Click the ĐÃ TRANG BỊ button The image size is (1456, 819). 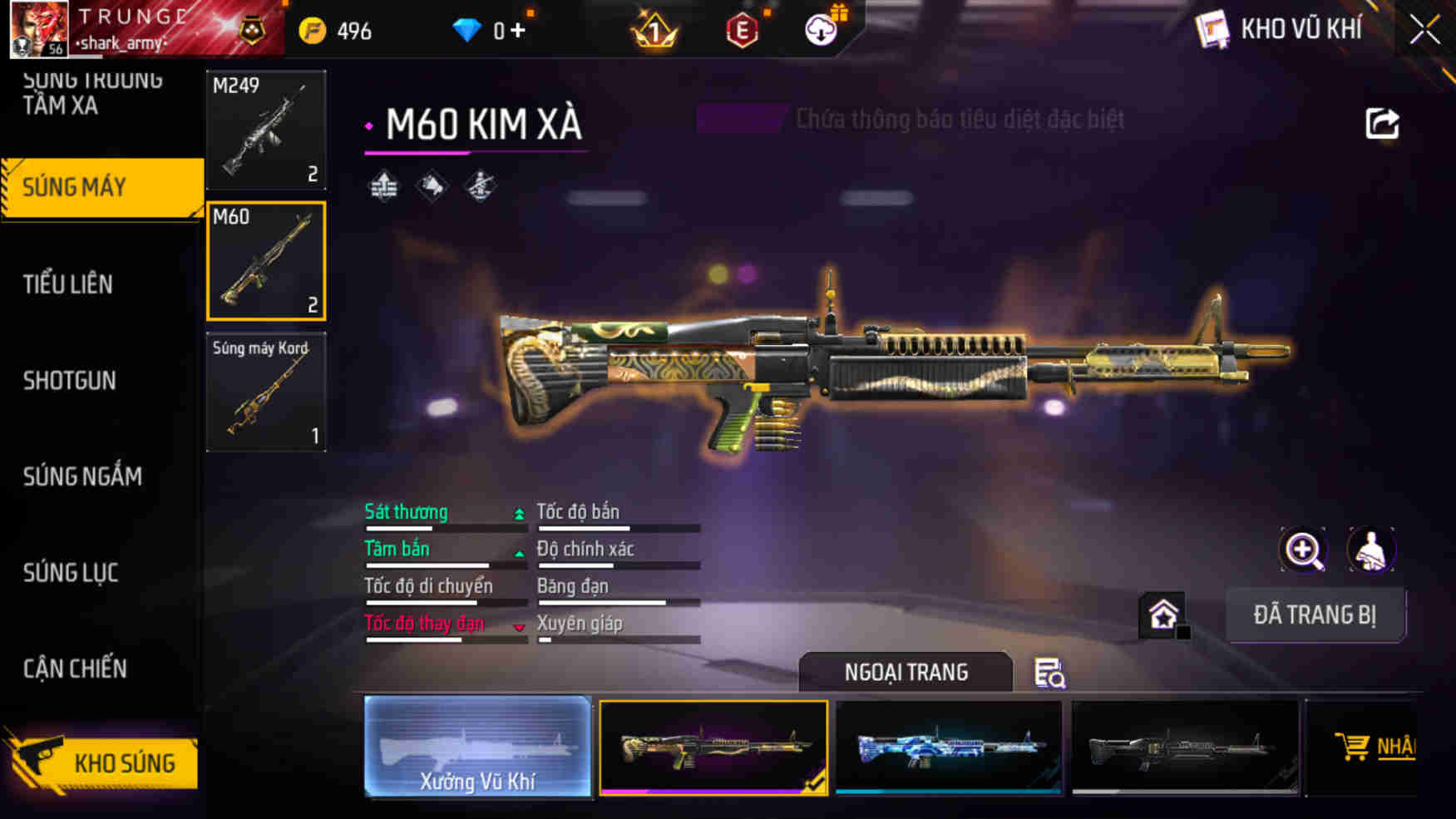[x=1315, y=615]
